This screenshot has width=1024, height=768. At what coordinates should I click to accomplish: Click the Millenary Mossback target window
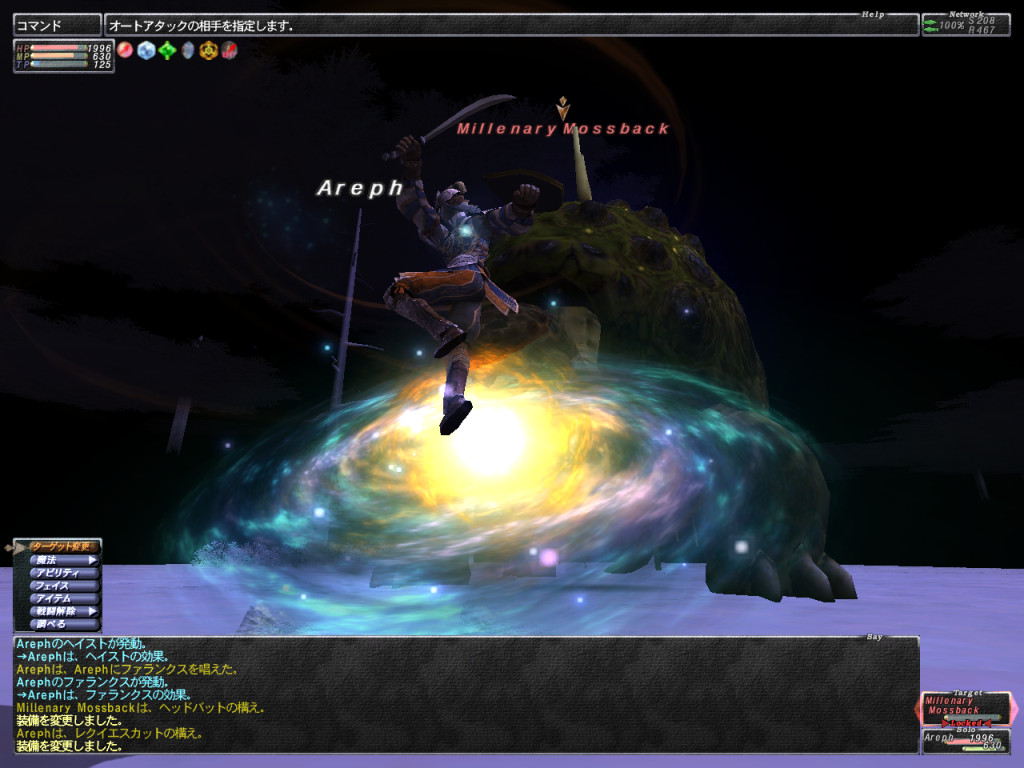[x=966, y=709]
